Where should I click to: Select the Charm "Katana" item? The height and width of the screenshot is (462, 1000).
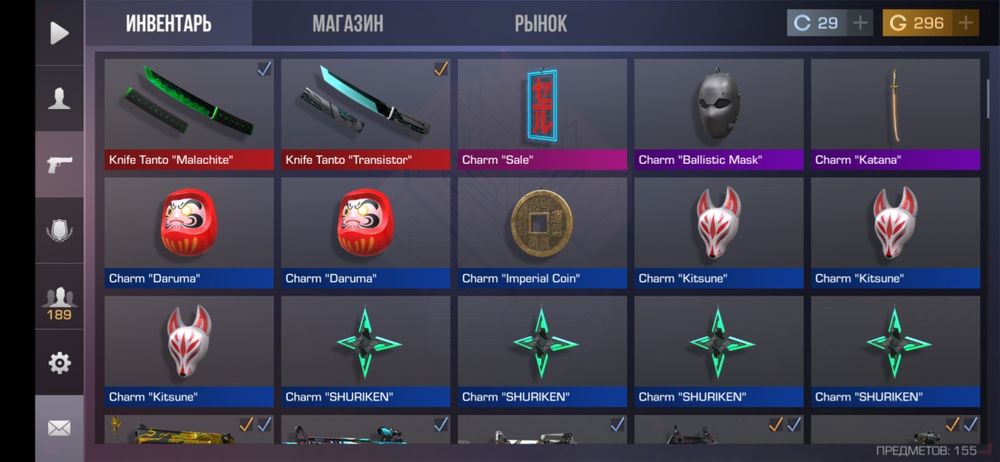895,113
